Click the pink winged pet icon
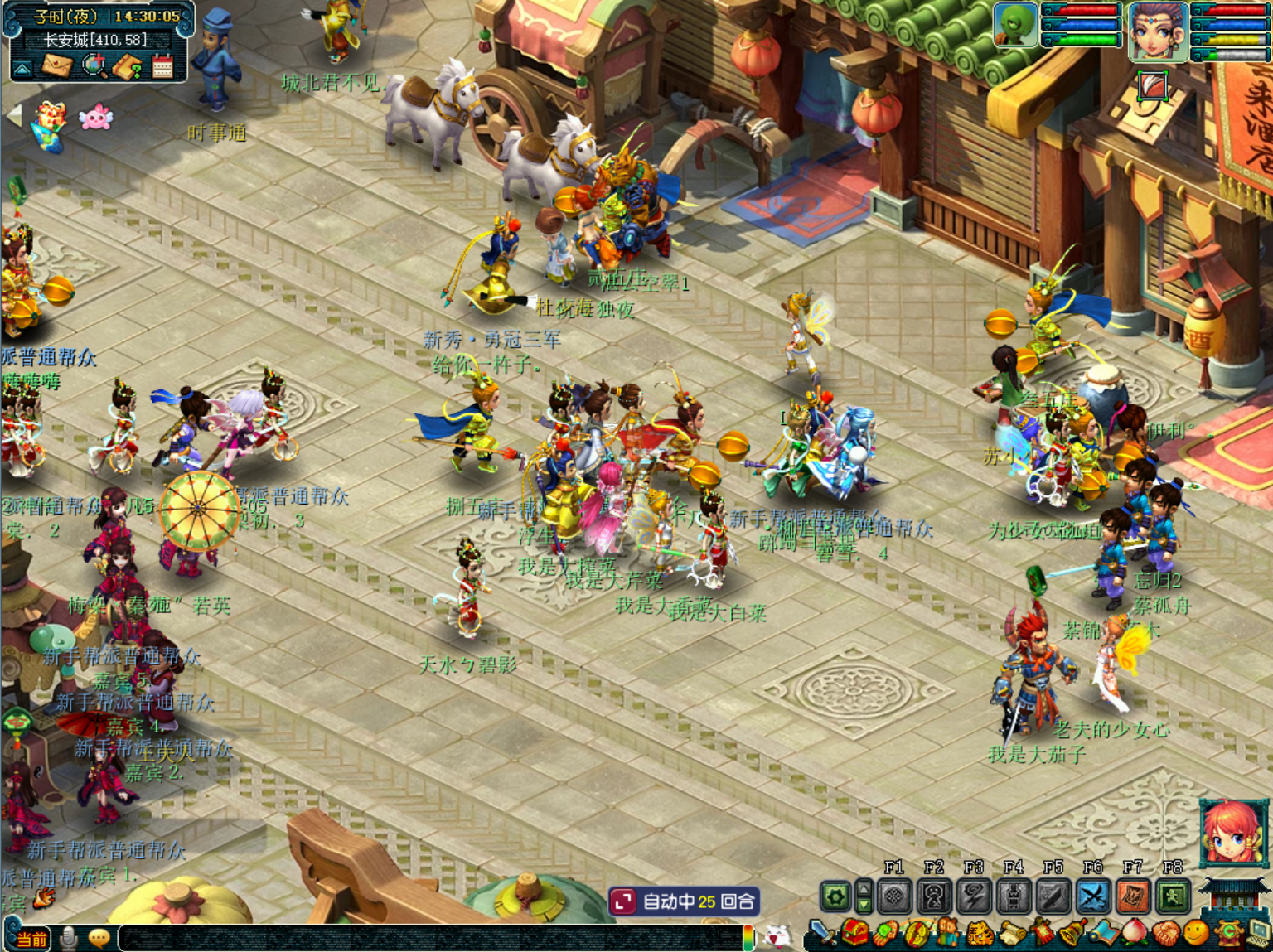The width and height of the screenshot is (1273, 952). (x=95, y=118)
